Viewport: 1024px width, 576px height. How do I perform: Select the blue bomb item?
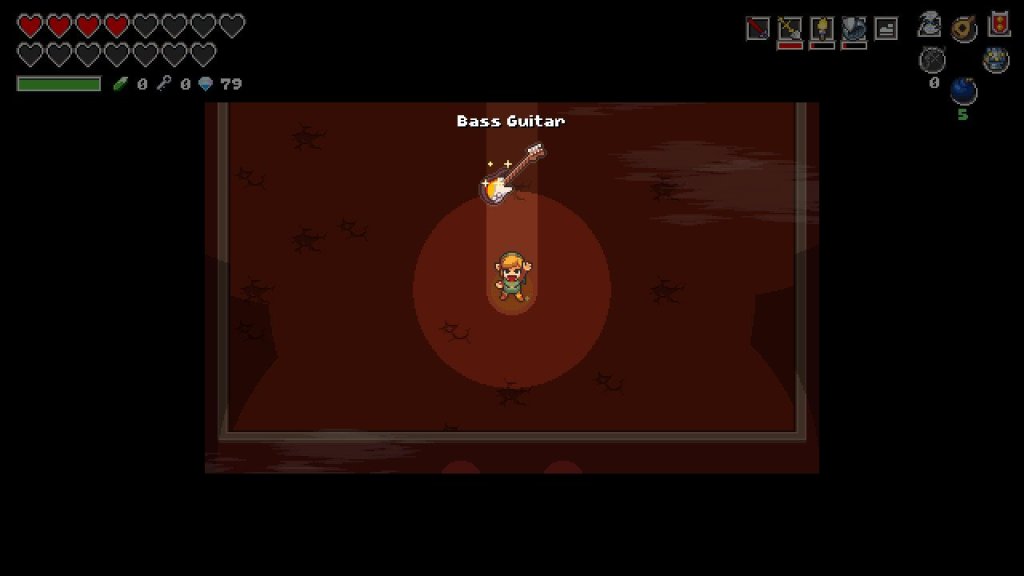(963, 91)
